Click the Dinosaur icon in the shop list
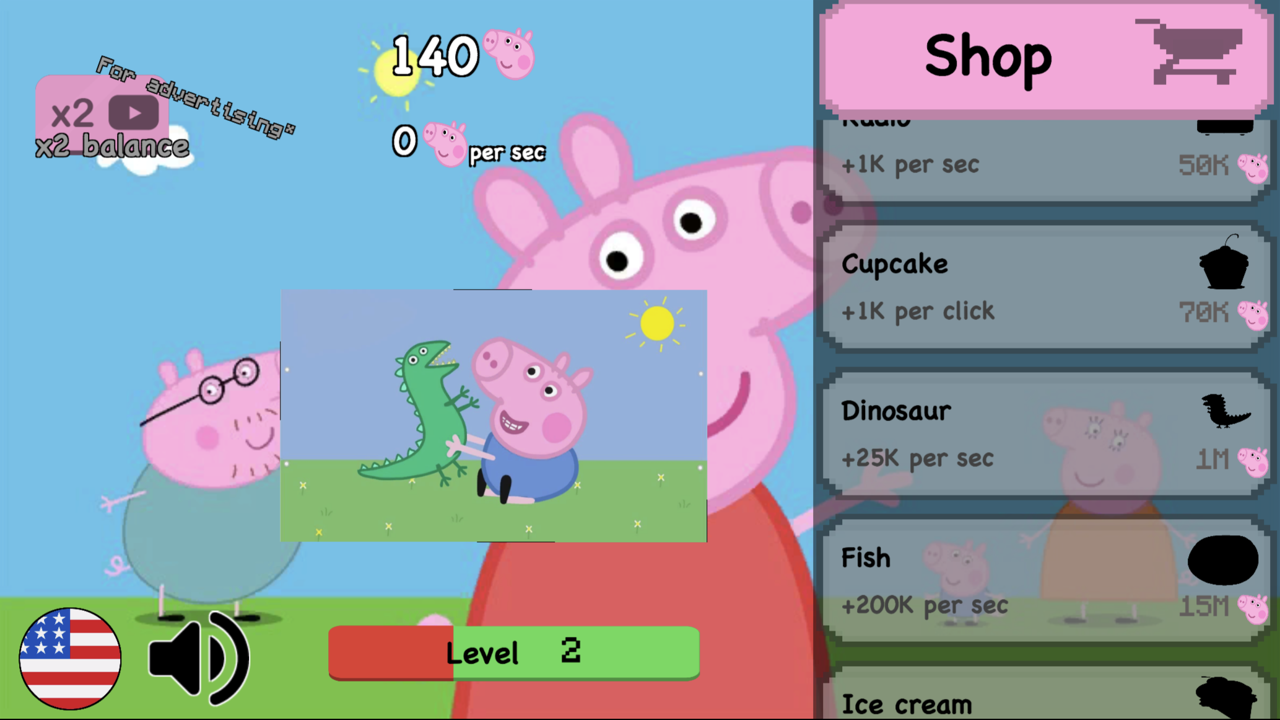The height and width of the screenshot is (720, 1280). pos(1224,411)
